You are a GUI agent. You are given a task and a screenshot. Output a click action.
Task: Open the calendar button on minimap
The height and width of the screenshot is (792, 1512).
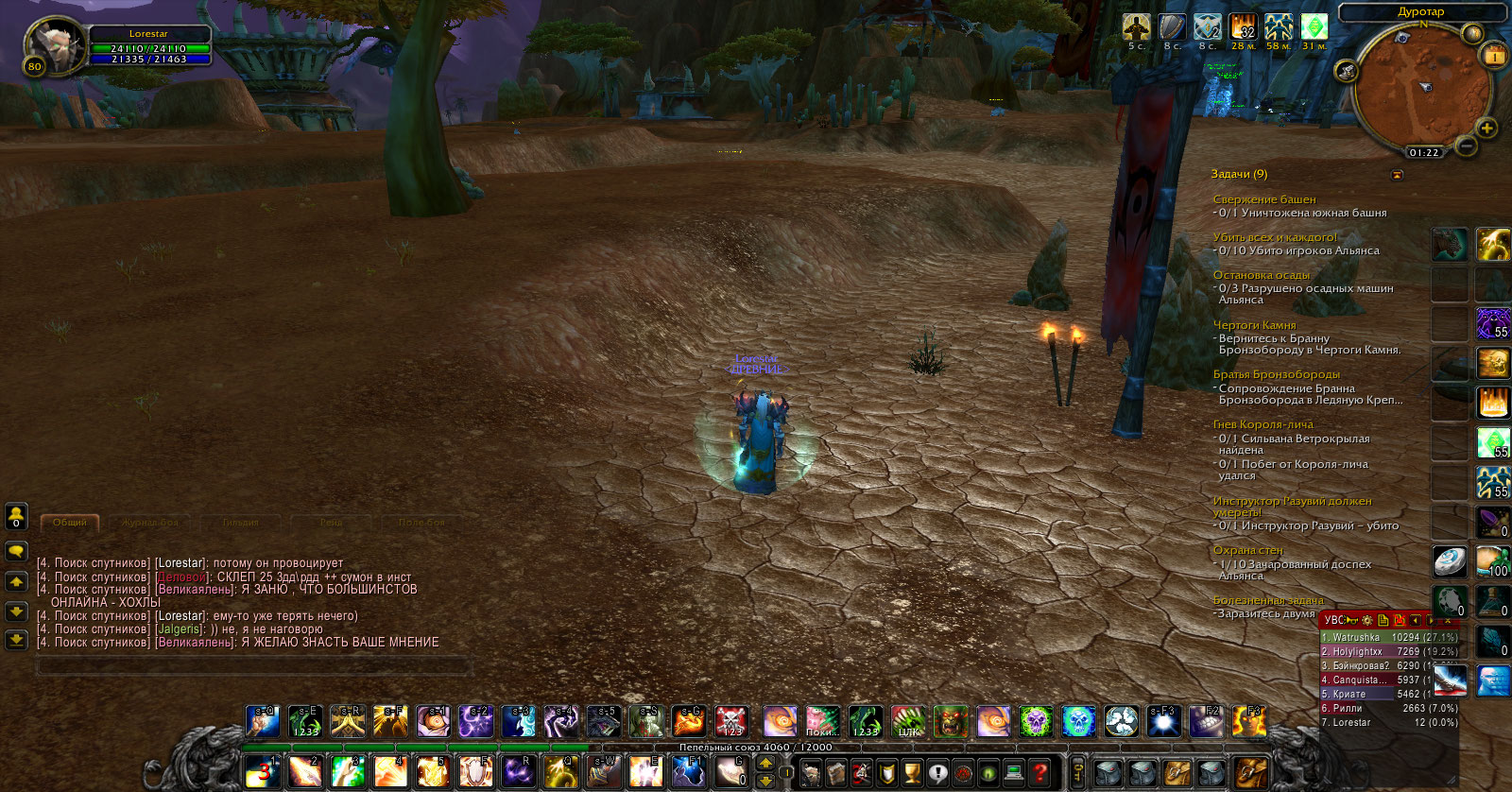tap(1494, 56)
